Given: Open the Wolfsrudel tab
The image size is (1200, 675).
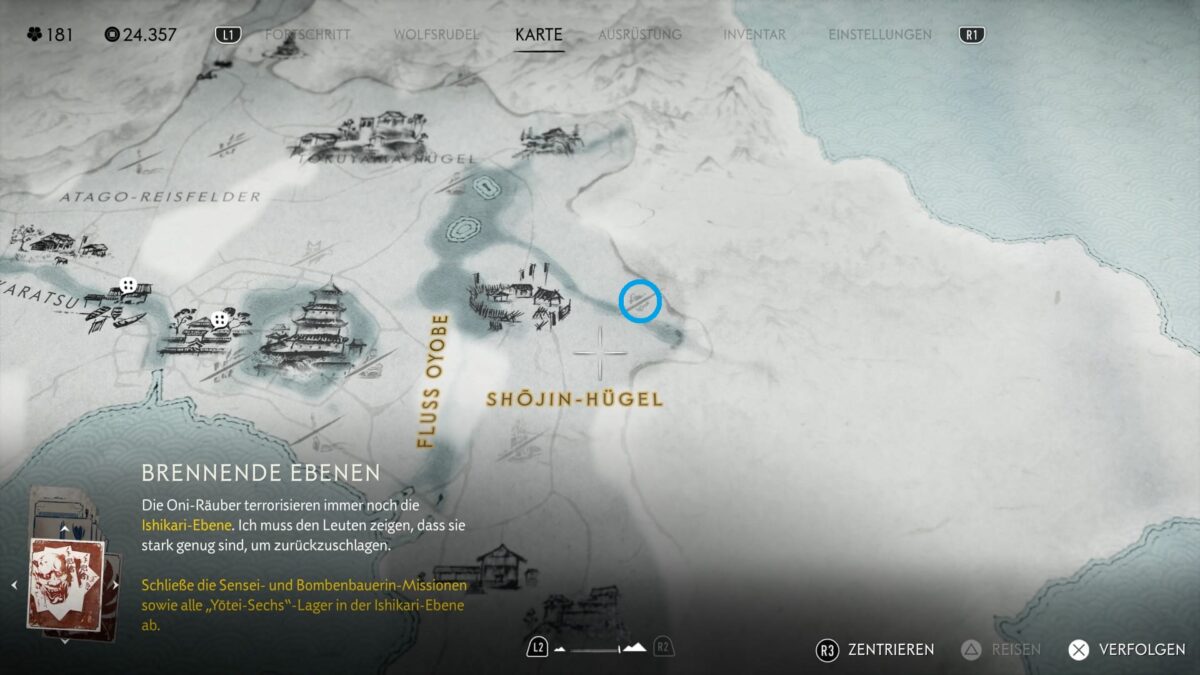Looking at the screenshot, I should coord(436,34).
